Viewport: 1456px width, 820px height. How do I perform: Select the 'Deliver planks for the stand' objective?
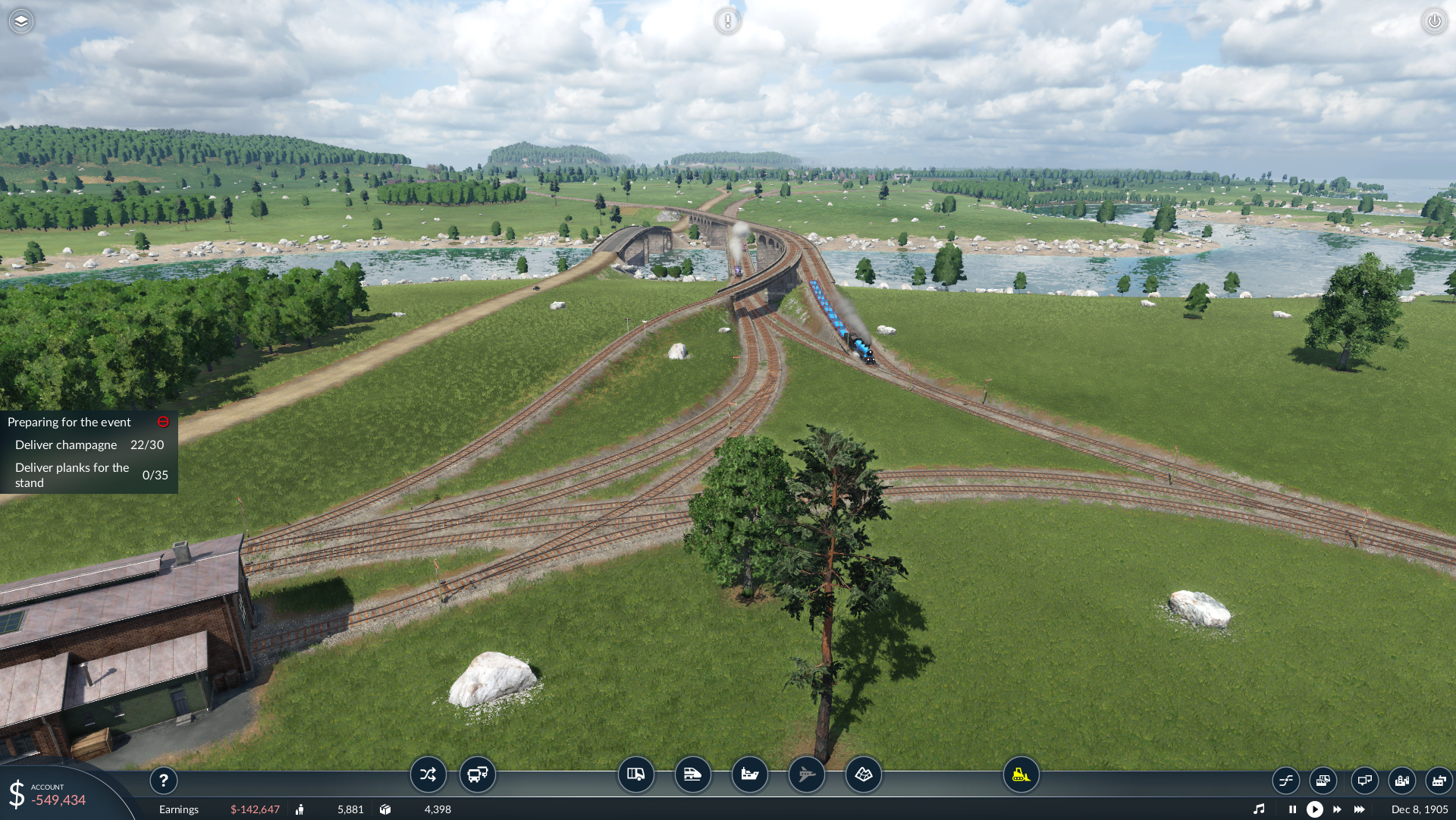coord(72,476)
